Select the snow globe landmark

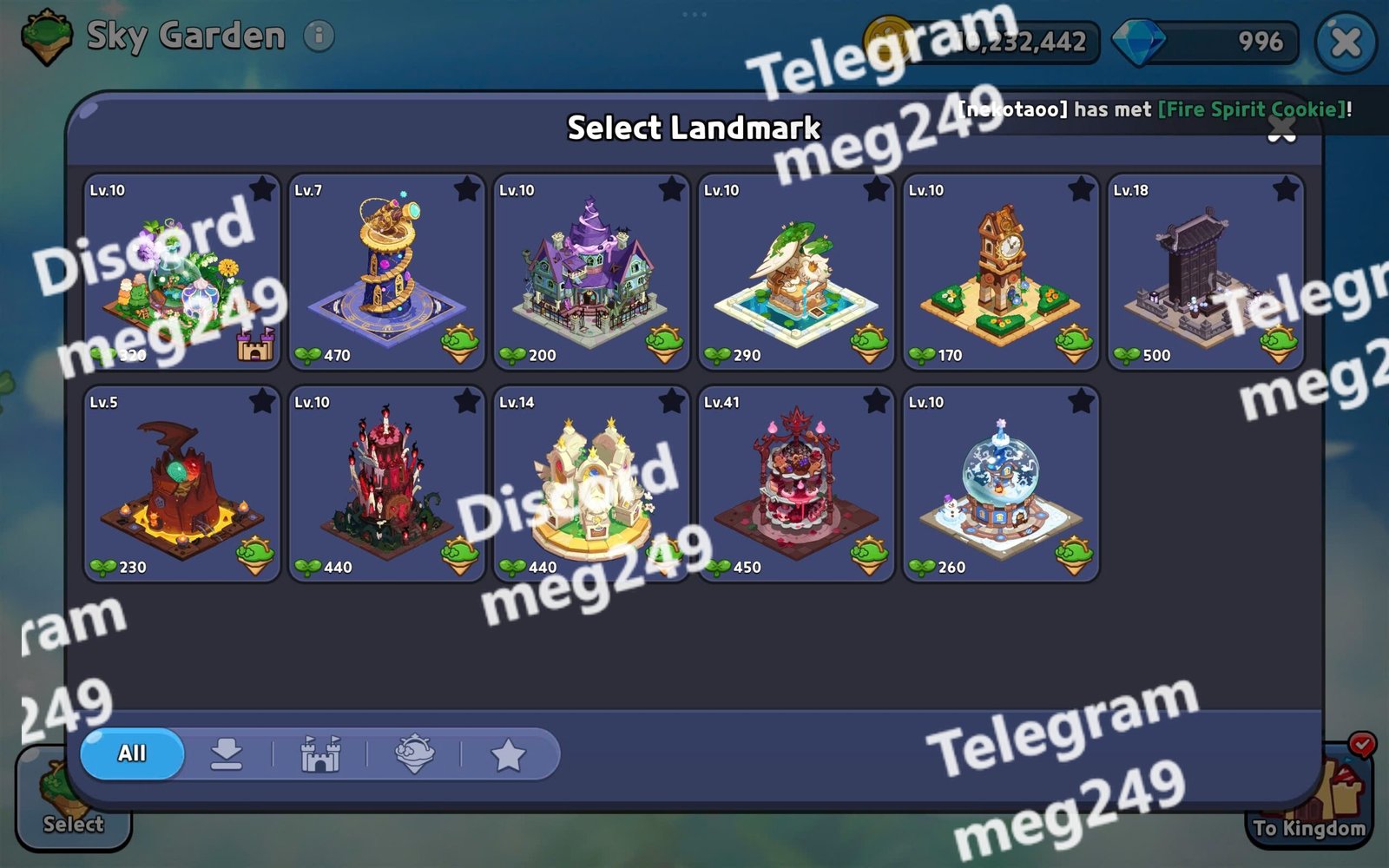1000,483
